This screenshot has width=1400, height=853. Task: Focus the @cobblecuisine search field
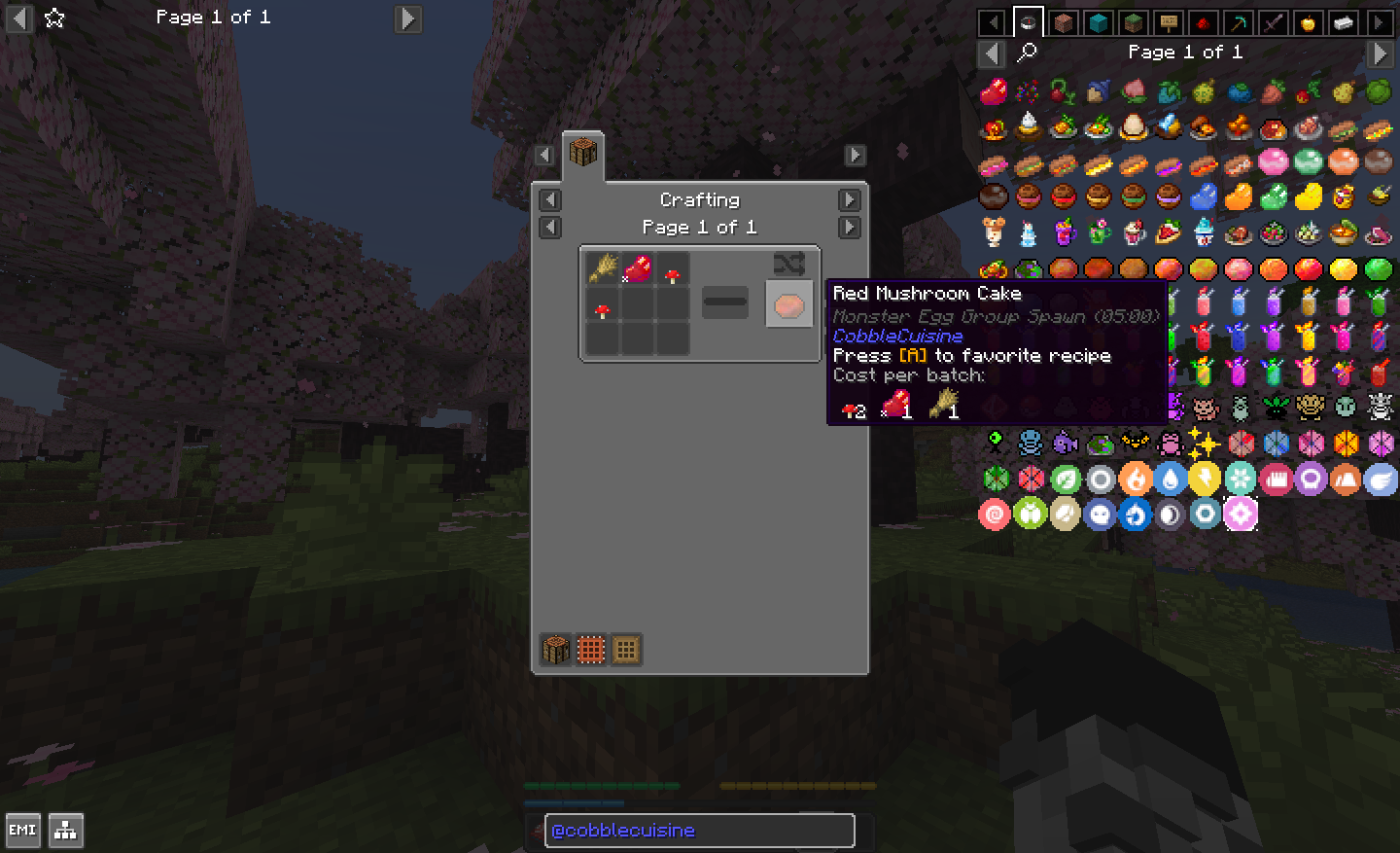(699, 831)
